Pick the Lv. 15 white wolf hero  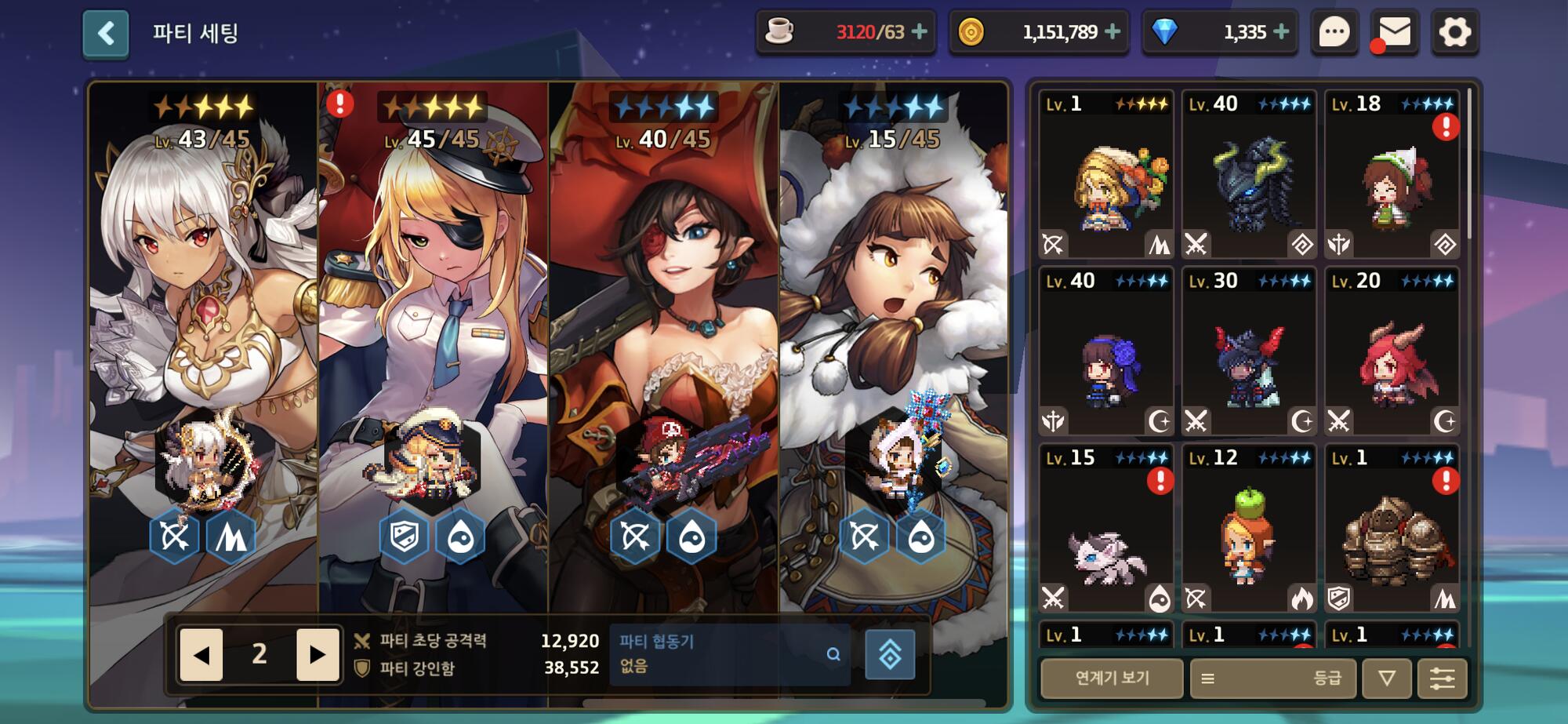pyautogui.click(x=1105, y=529)
